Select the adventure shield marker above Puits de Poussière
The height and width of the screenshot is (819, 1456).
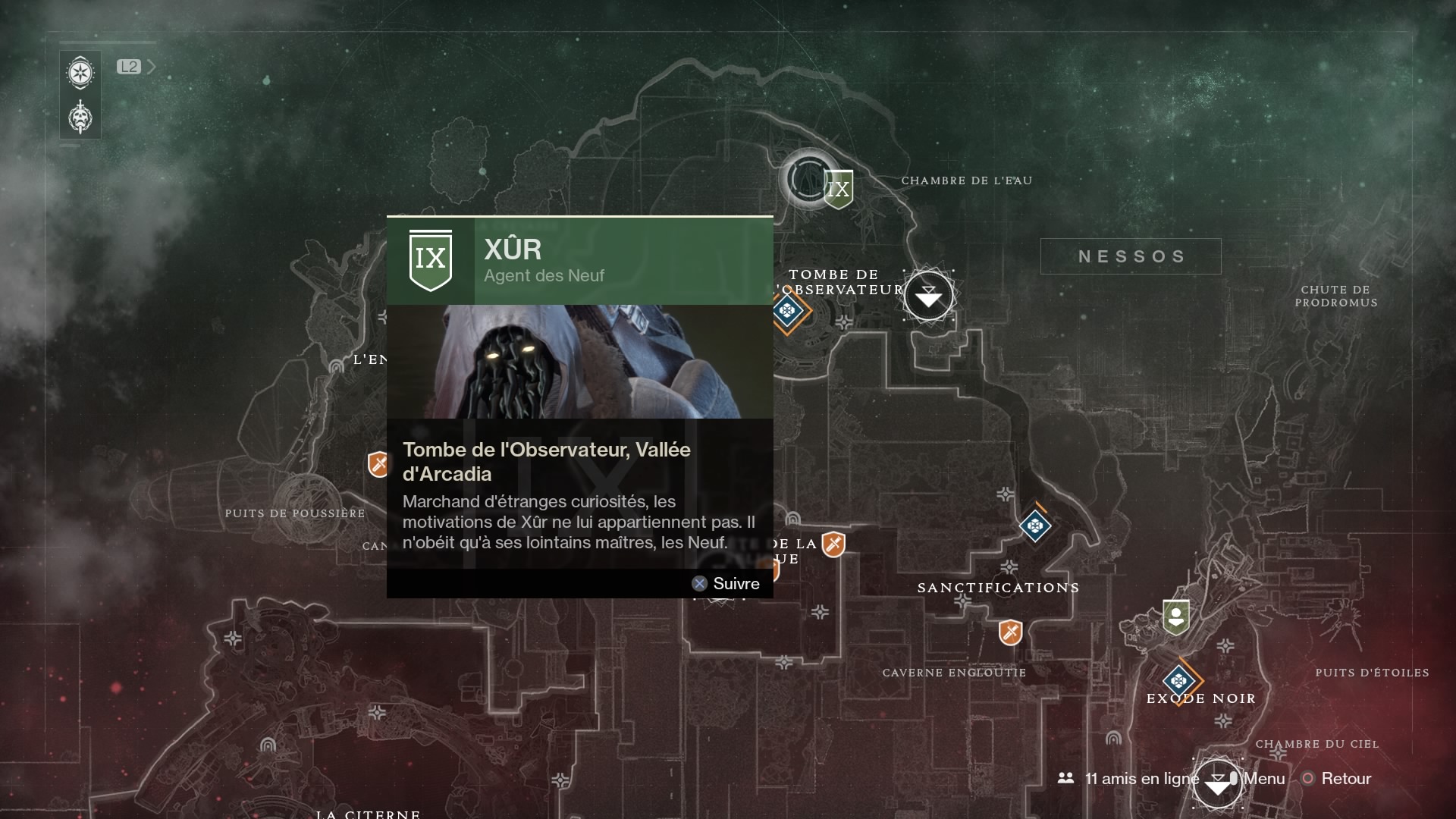point(378,463)
